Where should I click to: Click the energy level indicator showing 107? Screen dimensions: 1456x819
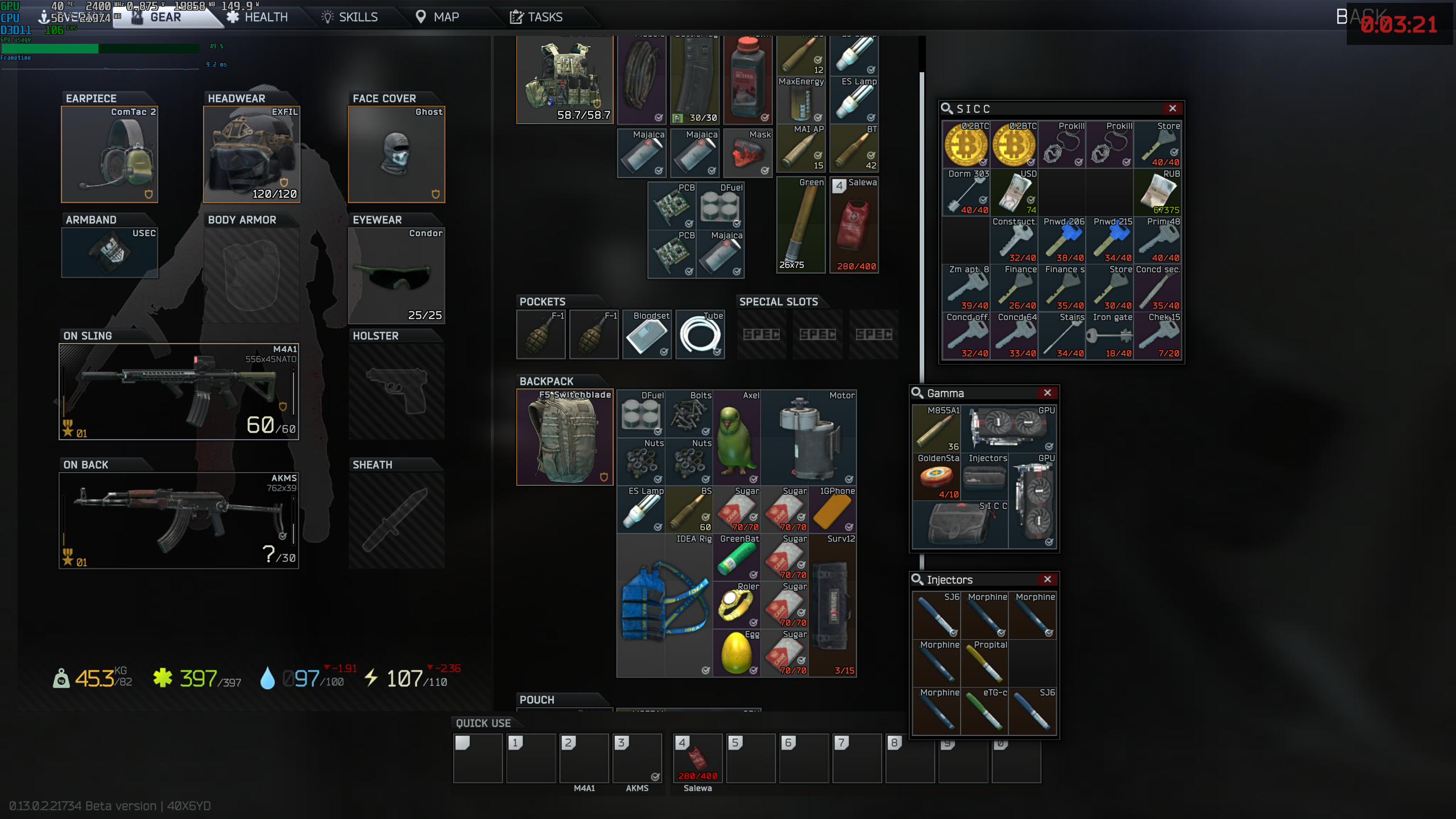click(x=404, y=678)
